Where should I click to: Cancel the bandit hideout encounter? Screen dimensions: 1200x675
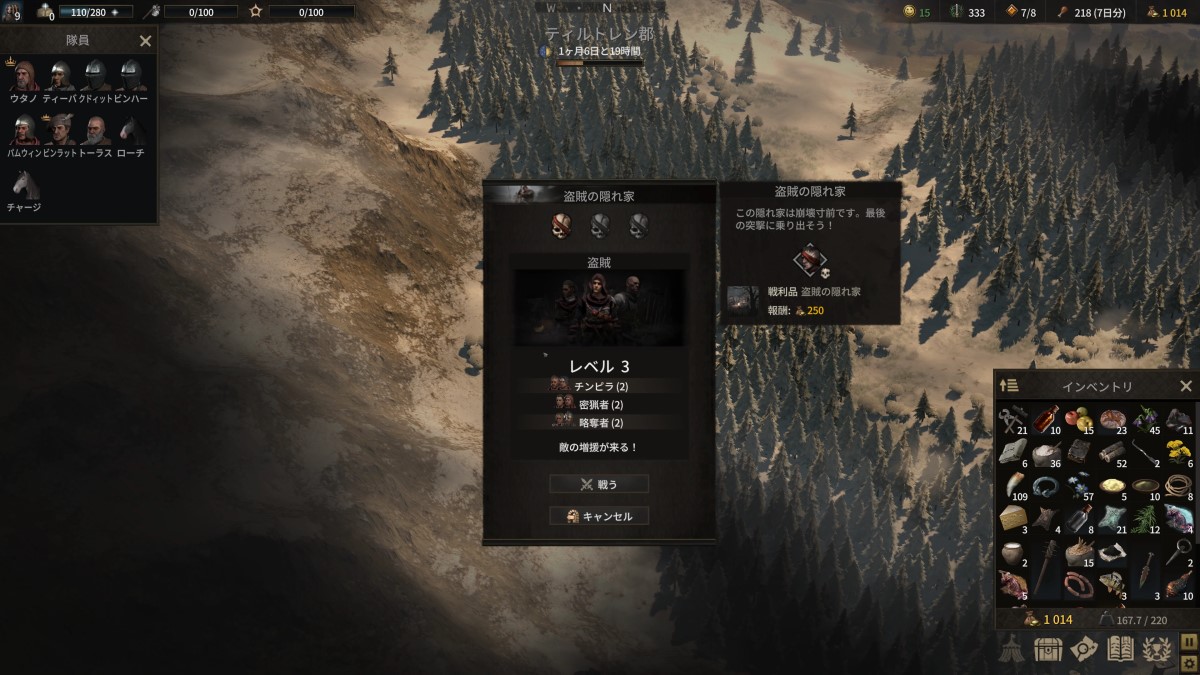coord(599,516)
